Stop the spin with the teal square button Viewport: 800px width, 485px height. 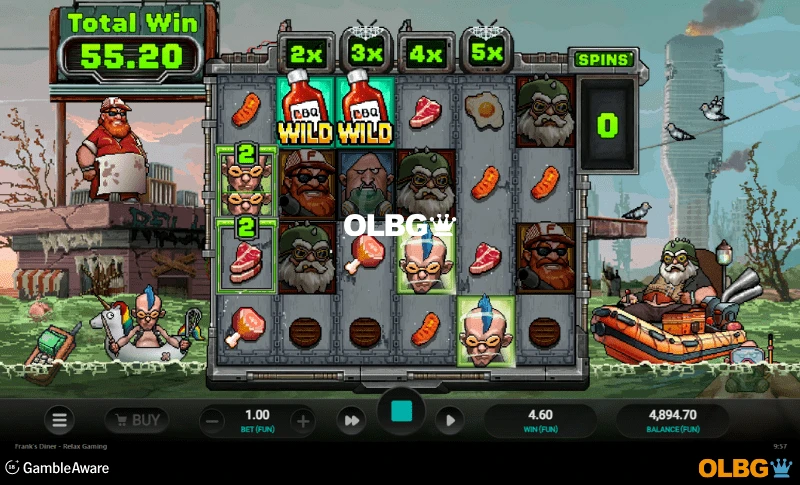pos(401,412)
